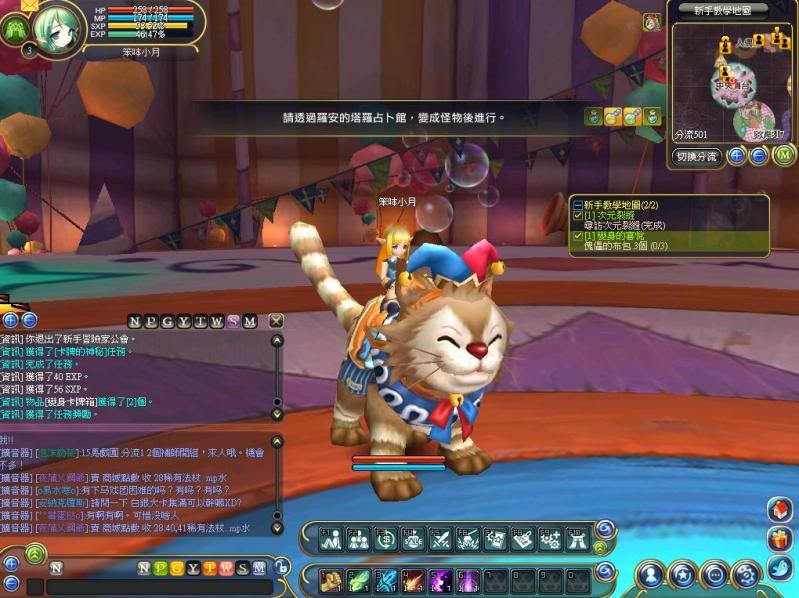The width and height of the screenshot is (799, 598).
Task: Open the orange gift box shop icon
Action: pos(780,539)
